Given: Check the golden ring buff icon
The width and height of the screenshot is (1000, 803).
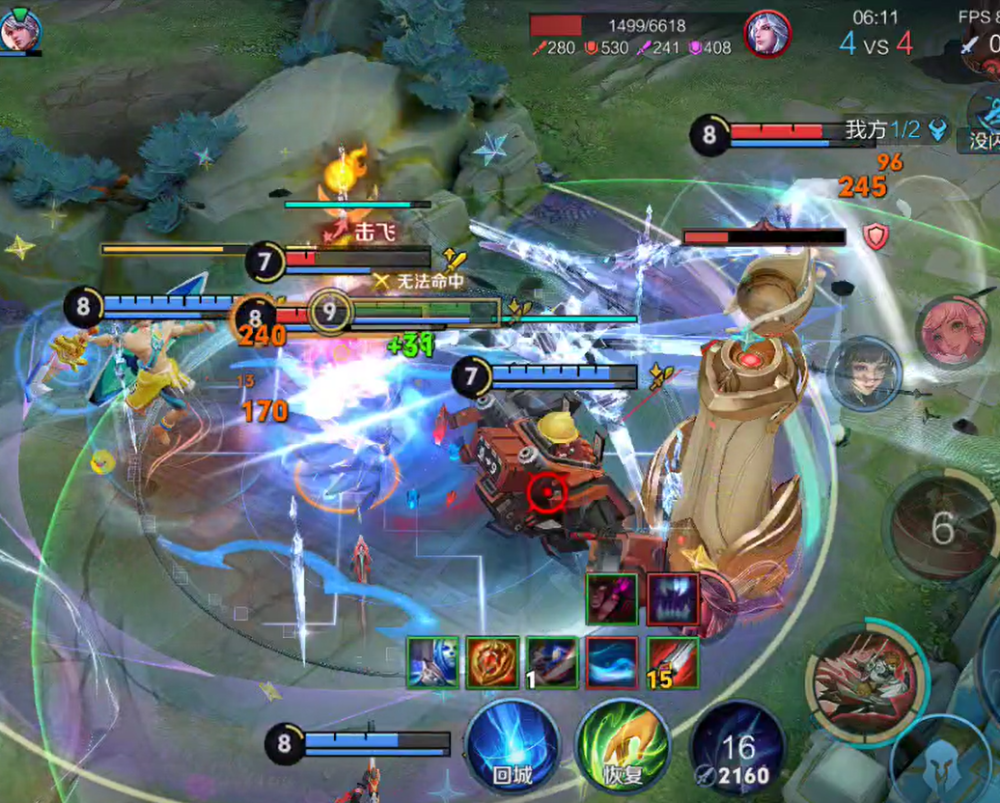Looking at the screenshot, I should (493, 662).
